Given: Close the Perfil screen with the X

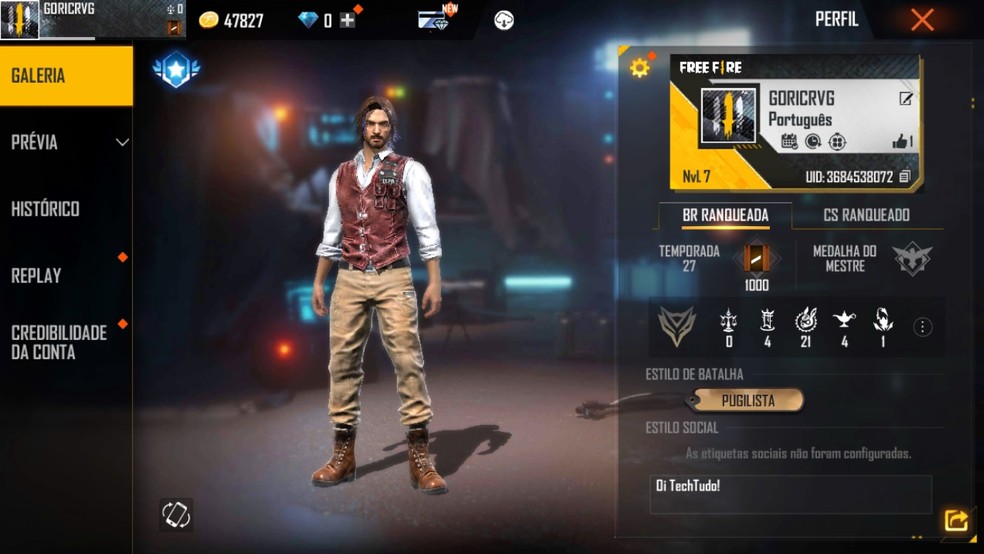Looking at the screenshot, I should pos(922,20).
